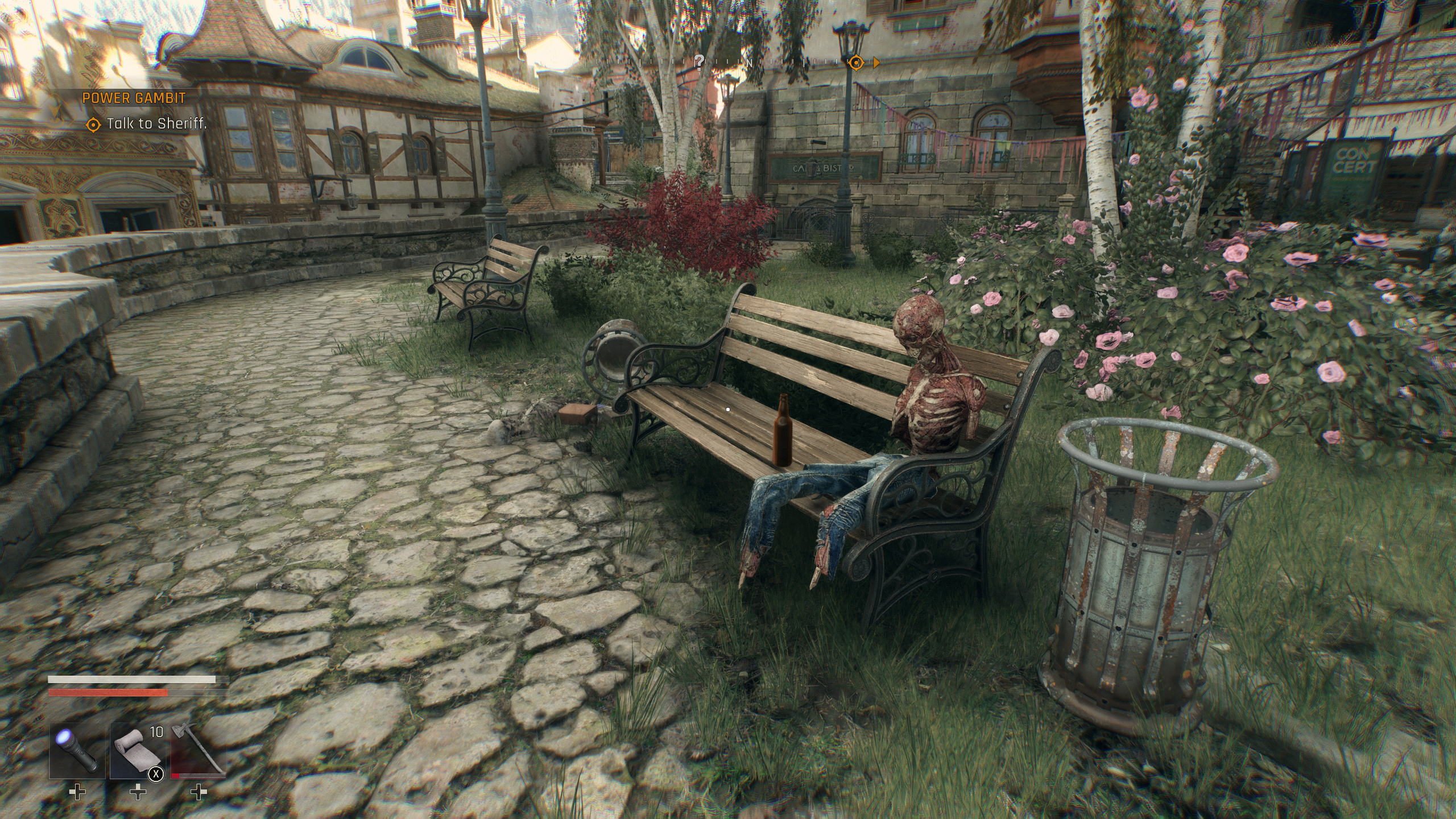Open the Power Gambit quest tracker

[134, 98]
